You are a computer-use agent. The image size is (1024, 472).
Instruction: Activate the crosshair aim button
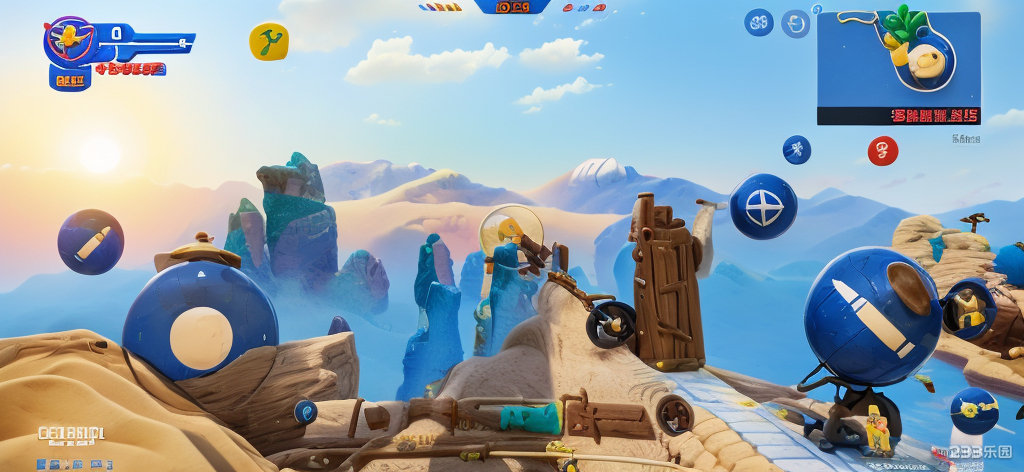(763, 207)
